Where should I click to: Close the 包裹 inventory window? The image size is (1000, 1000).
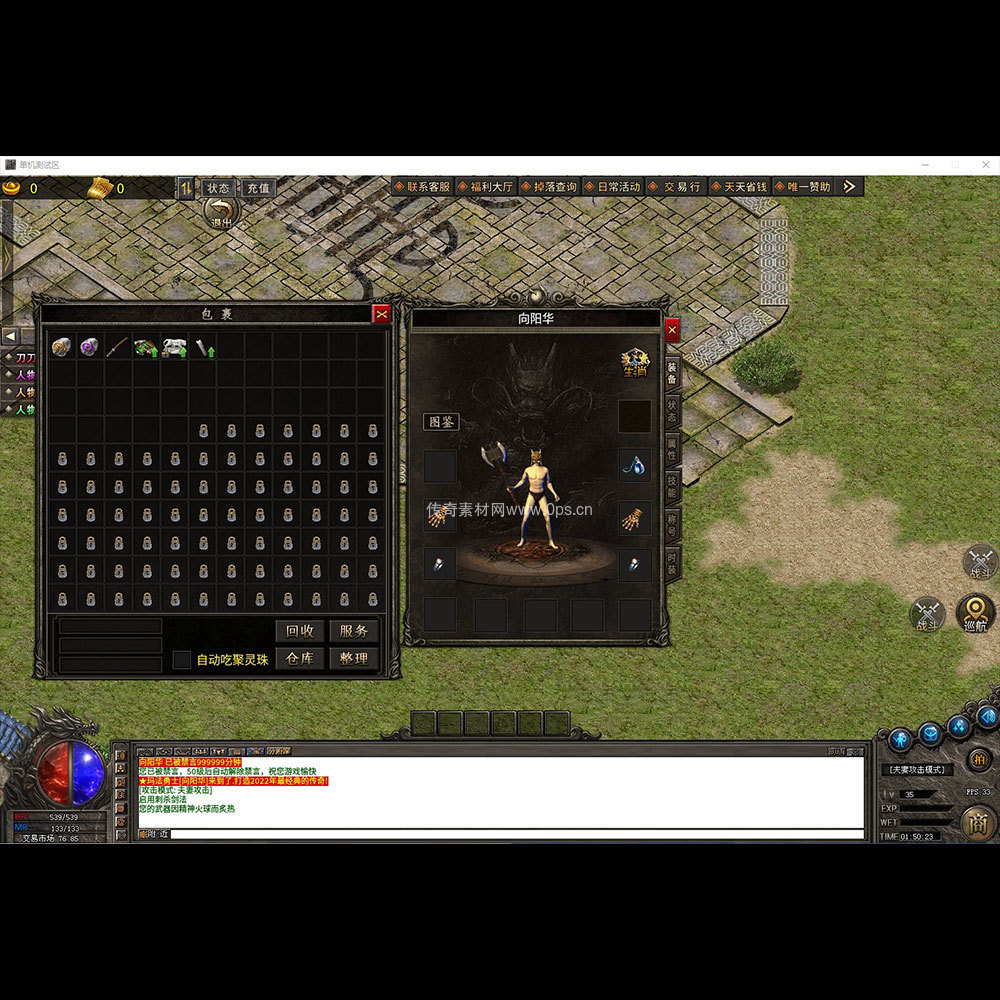coord(381,314)
